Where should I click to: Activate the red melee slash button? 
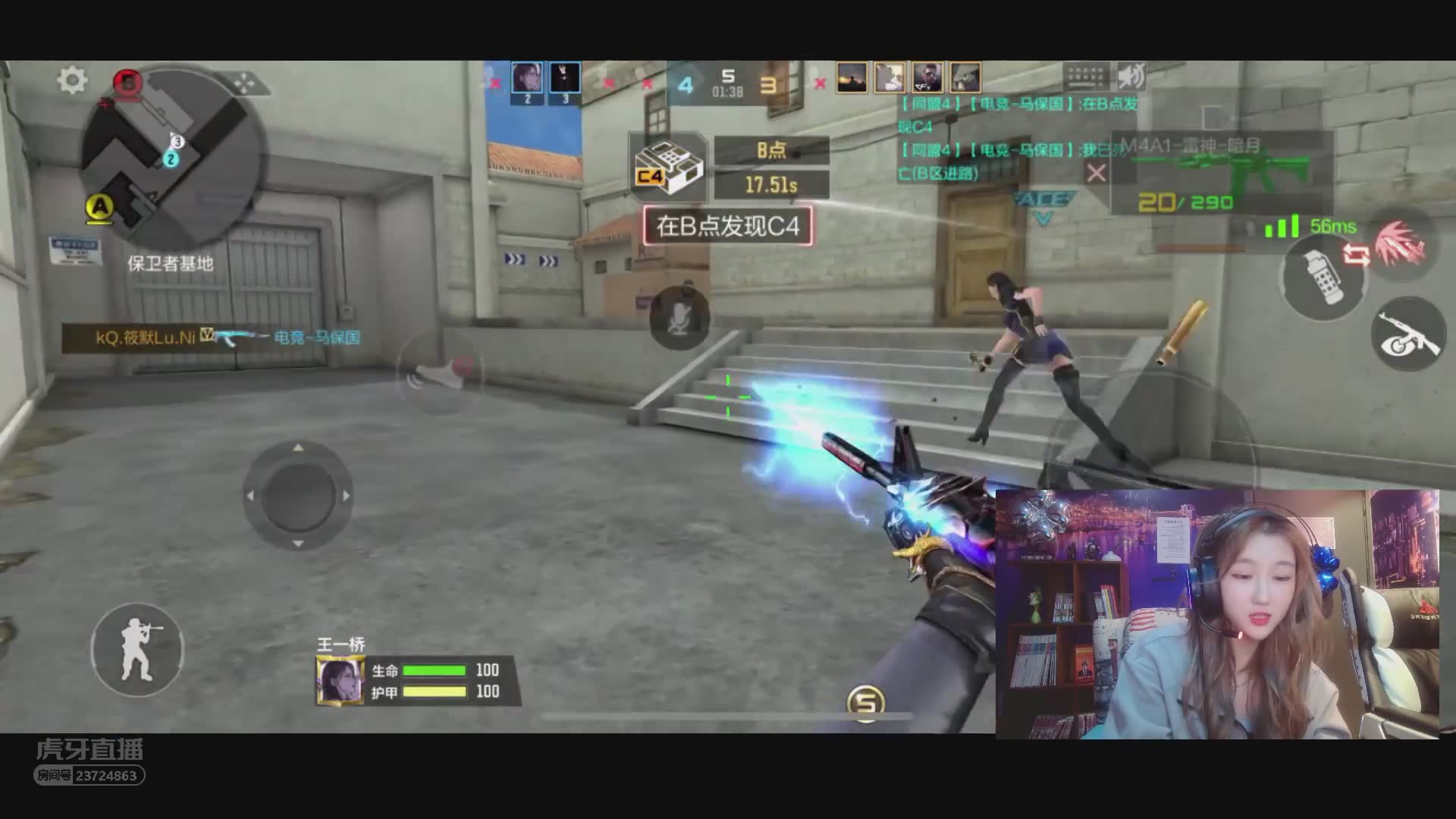[1401, 244]
